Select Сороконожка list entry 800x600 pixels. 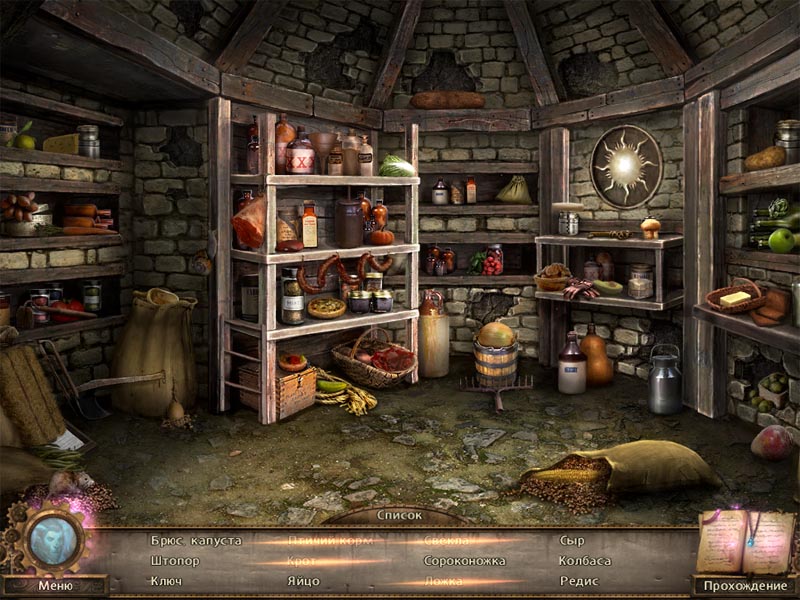465,561
